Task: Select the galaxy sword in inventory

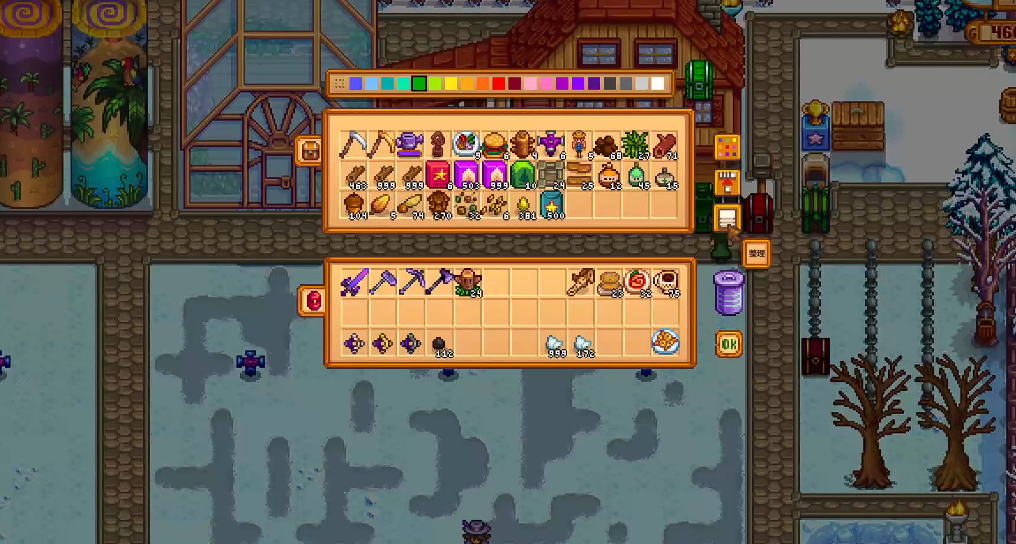Action: (352, 283)
